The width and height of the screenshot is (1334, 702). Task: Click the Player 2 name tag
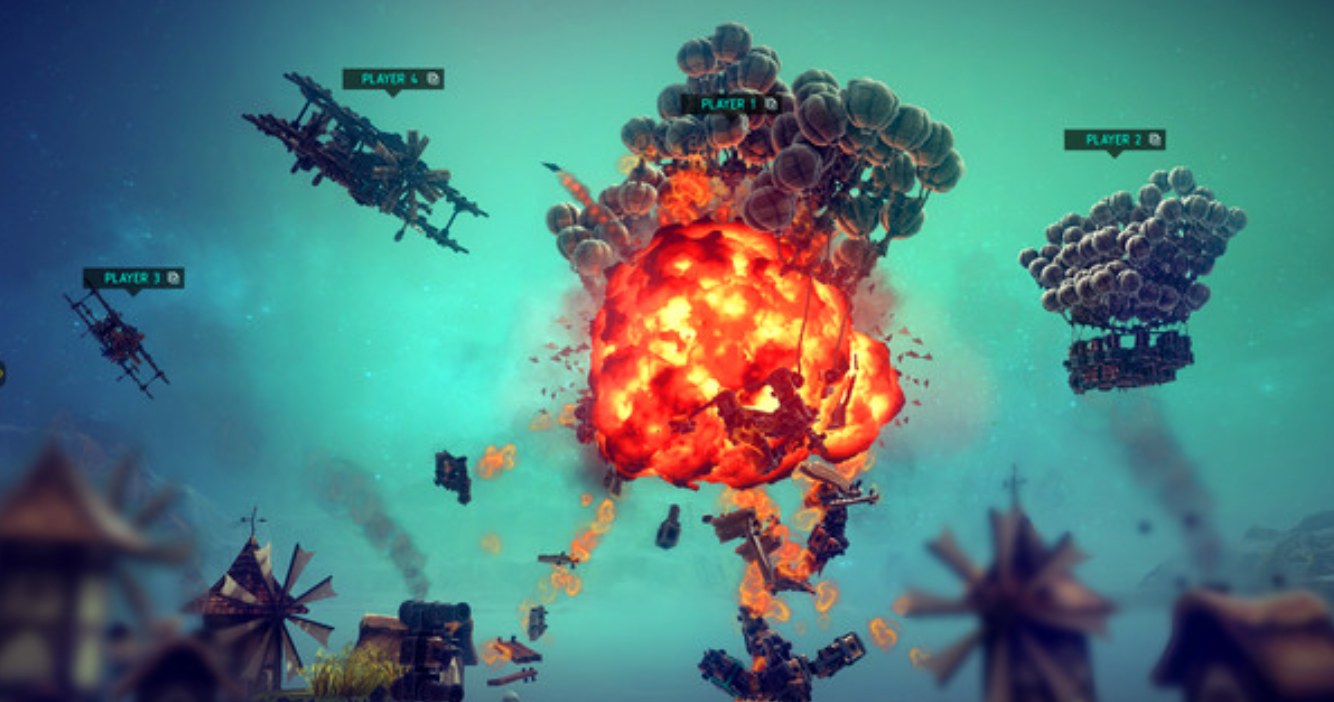[x=1114, y=140]
